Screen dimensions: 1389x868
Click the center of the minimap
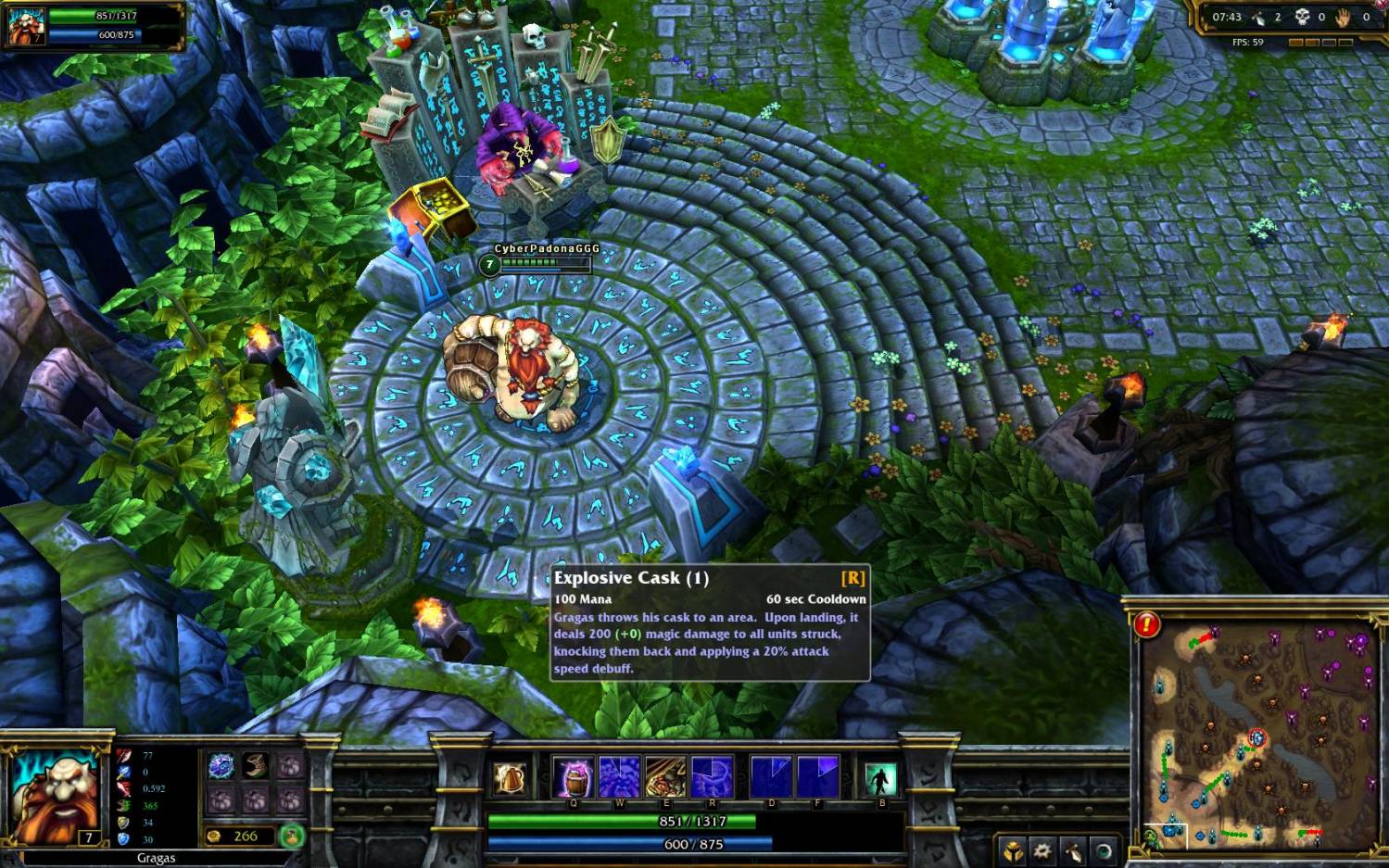coord(1258,730)
